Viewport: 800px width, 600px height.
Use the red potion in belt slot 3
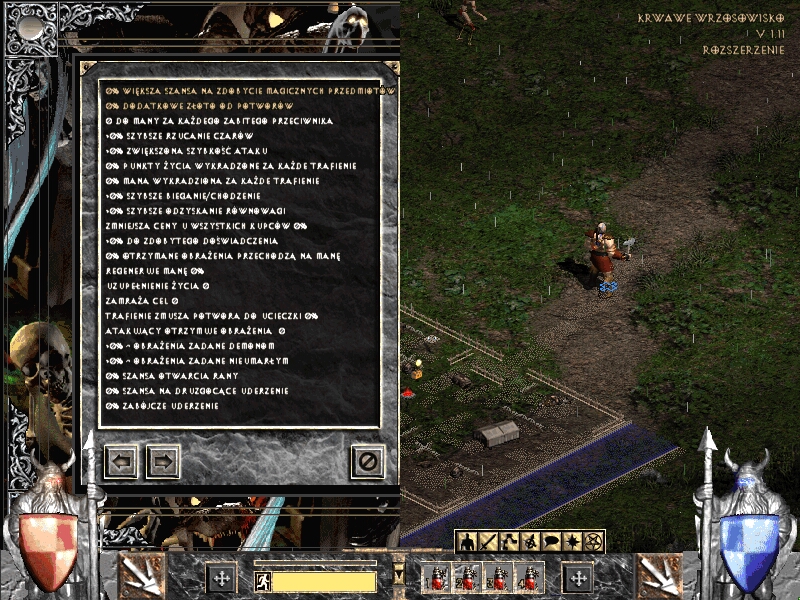498,578
